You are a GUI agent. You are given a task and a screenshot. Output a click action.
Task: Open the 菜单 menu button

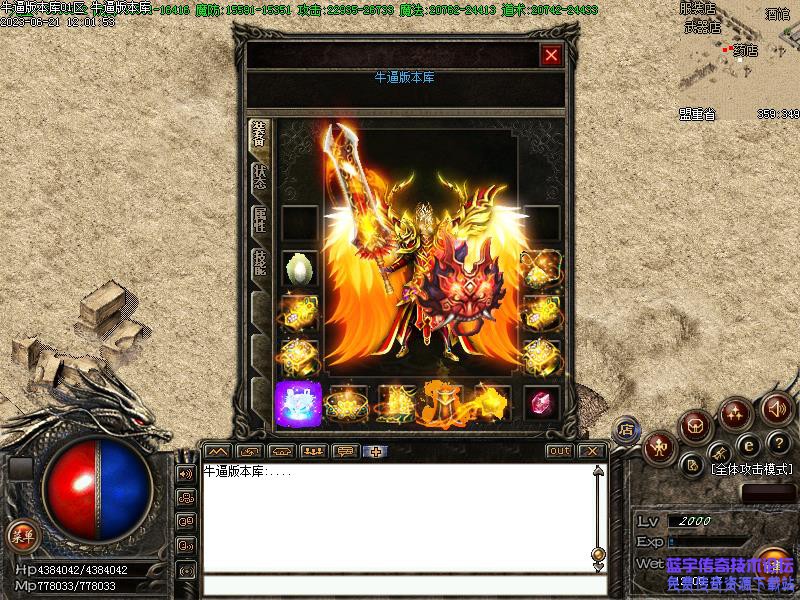pos(21,536)
